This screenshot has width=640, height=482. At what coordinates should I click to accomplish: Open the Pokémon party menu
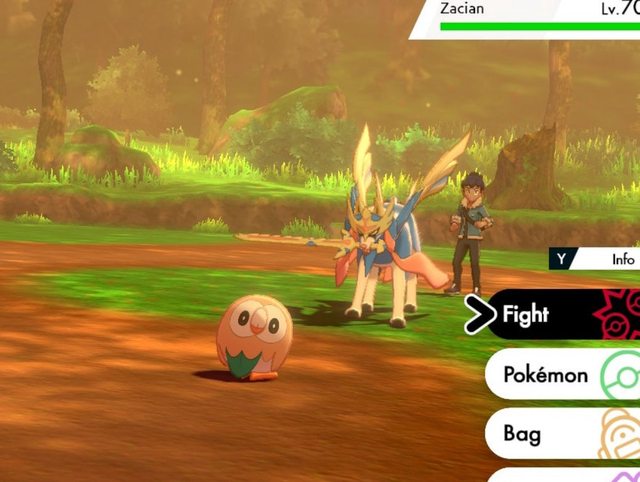point(562,375)
